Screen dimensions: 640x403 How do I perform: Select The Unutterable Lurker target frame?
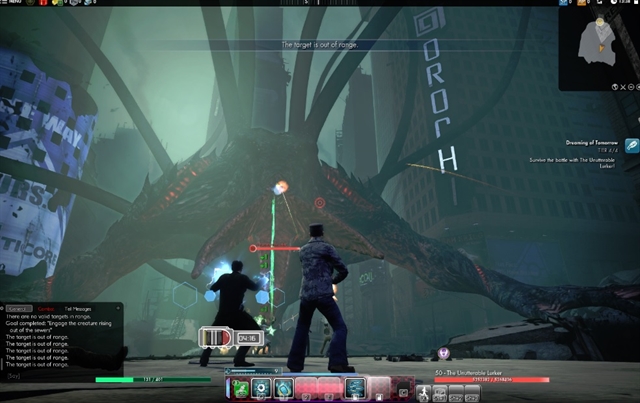(x=492, y=377)
